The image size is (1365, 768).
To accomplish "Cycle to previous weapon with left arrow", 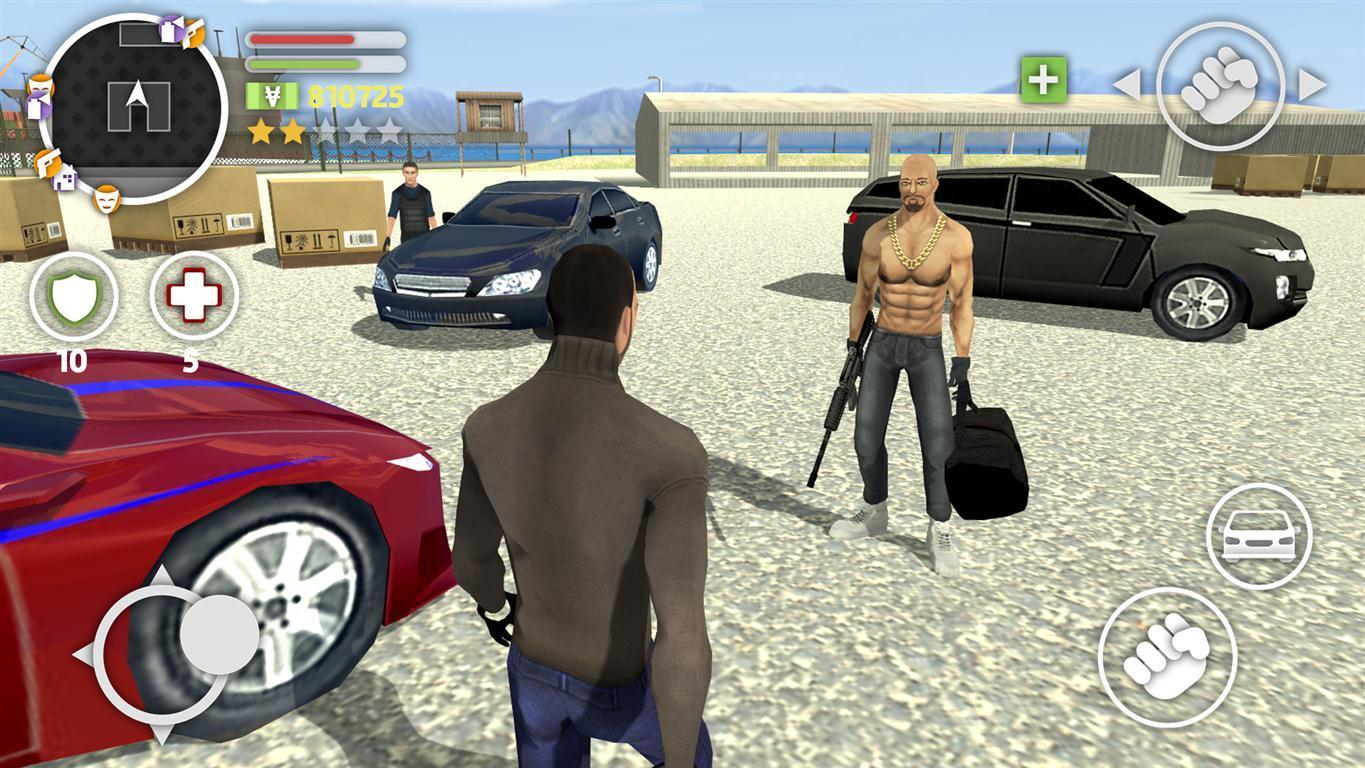I will click(x=1126, y=85).
